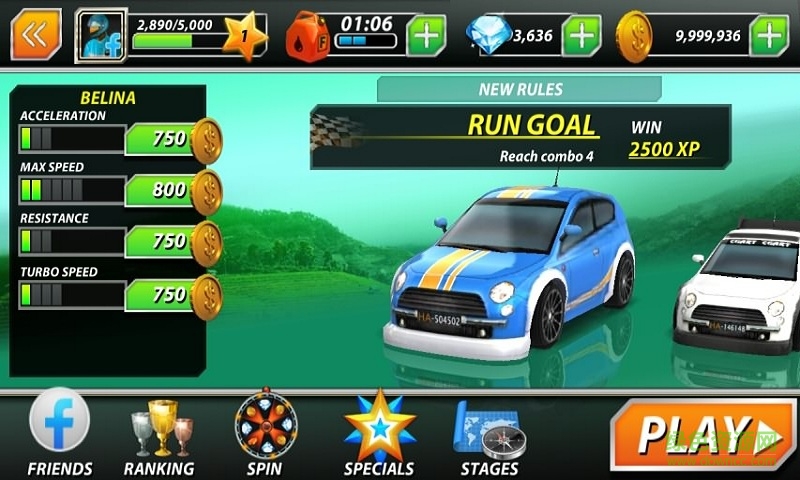
Task: View the Specials offers
Action: point(379,433)
